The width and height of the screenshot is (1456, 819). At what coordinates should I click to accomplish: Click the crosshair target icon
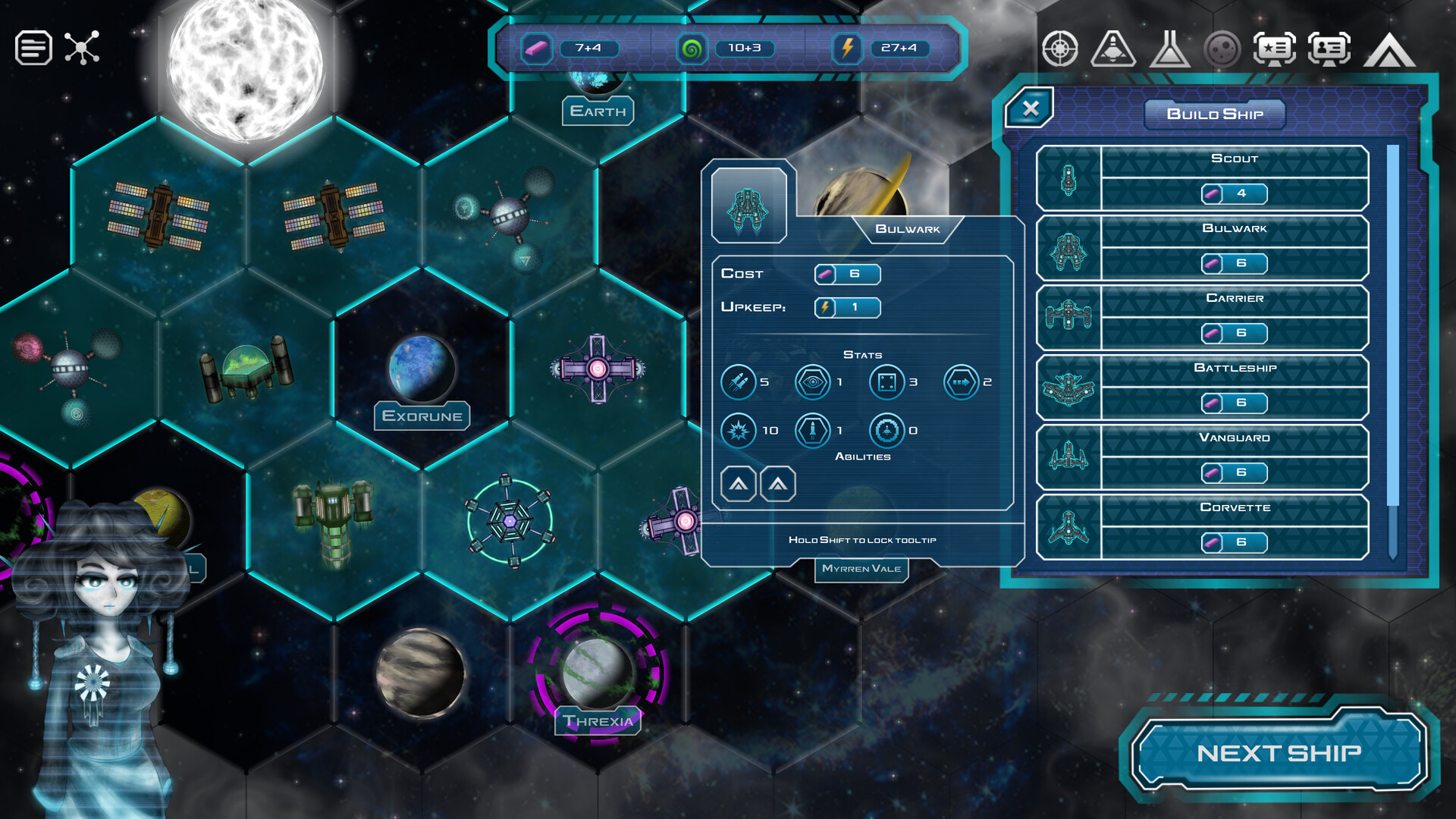(x=1059, y=49)
